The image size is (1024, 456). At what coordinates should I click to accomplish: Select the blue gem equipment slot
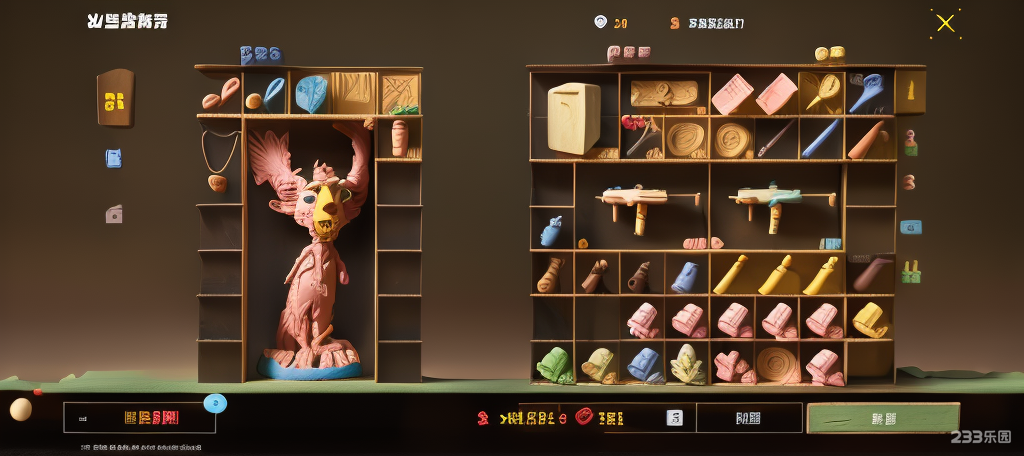311,93
